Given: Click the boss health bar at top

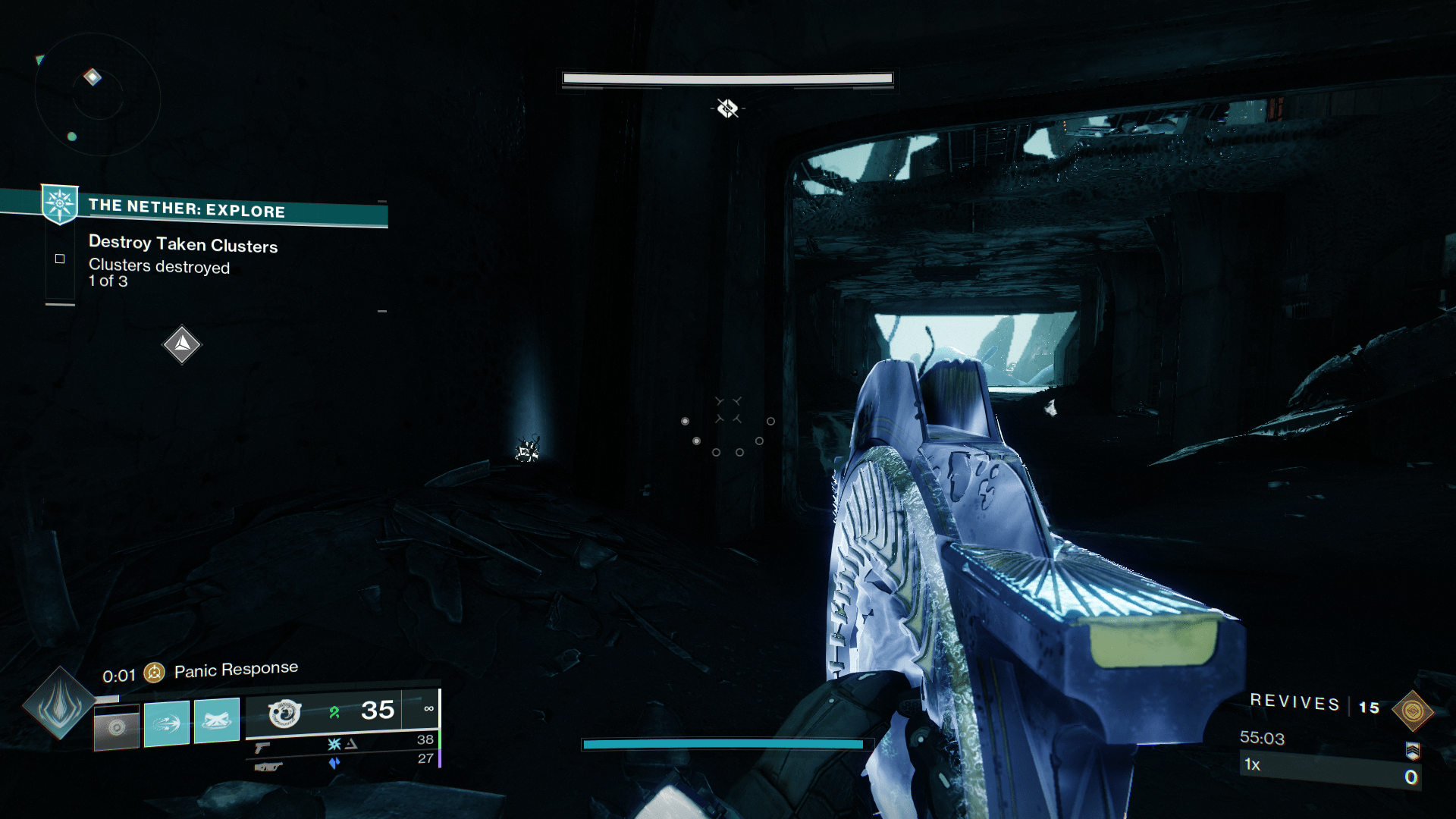Looking at the screenshot, I should pyautogui.click(x=726, y=78).
